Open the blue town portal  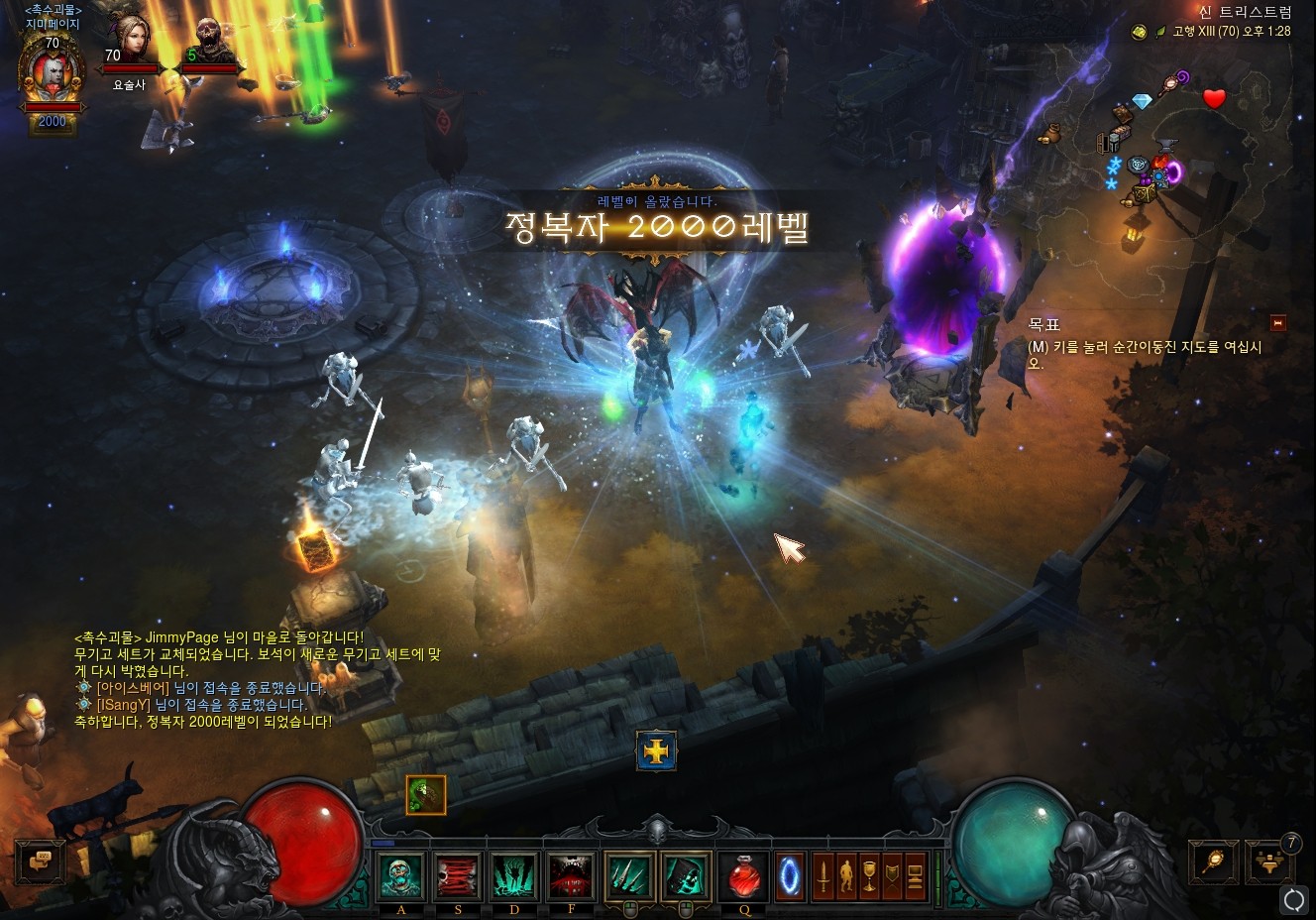[790, 876]
